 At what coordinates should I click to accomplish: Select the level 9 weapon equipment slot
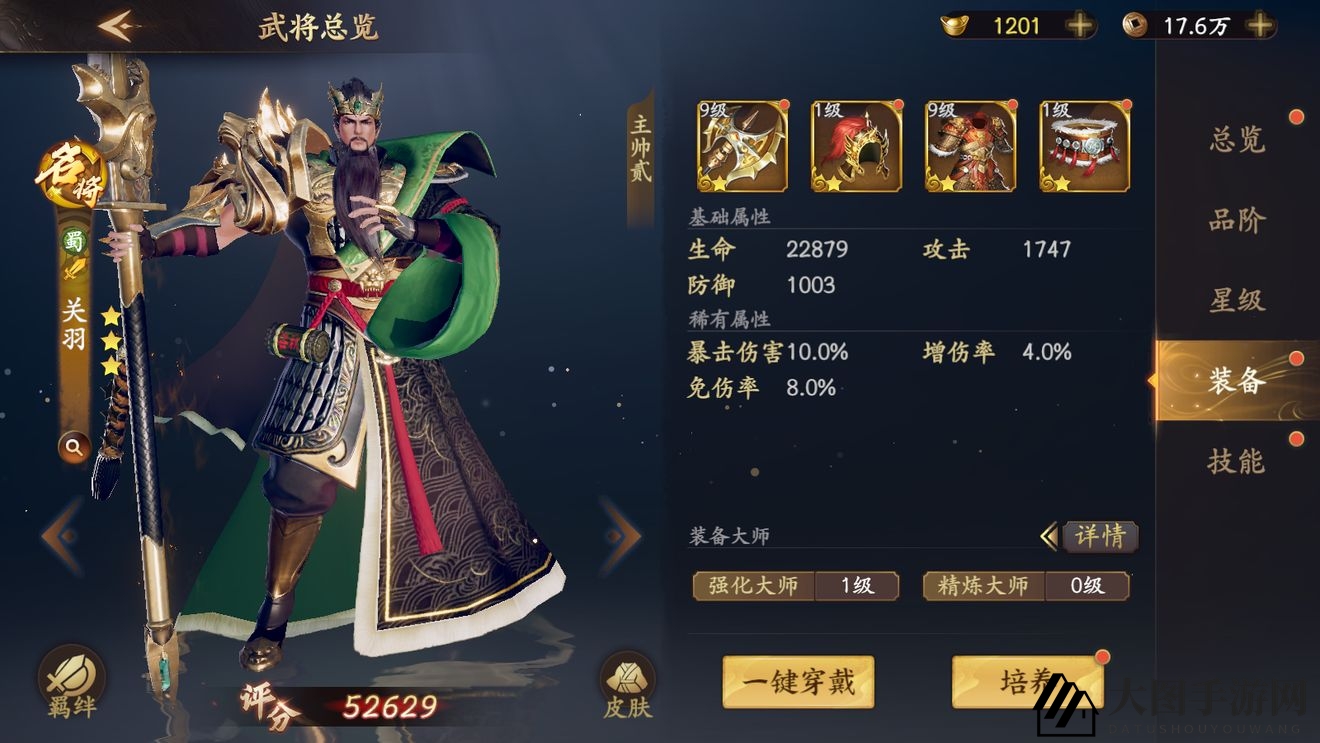point(741,146)
